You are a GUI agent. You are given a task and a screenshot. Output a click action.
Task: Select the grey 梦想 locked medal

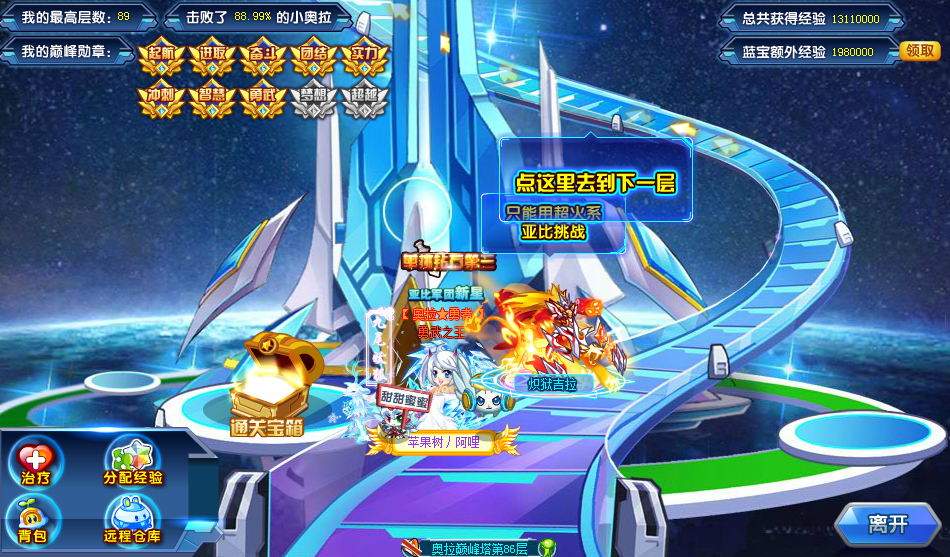point(313,99)
